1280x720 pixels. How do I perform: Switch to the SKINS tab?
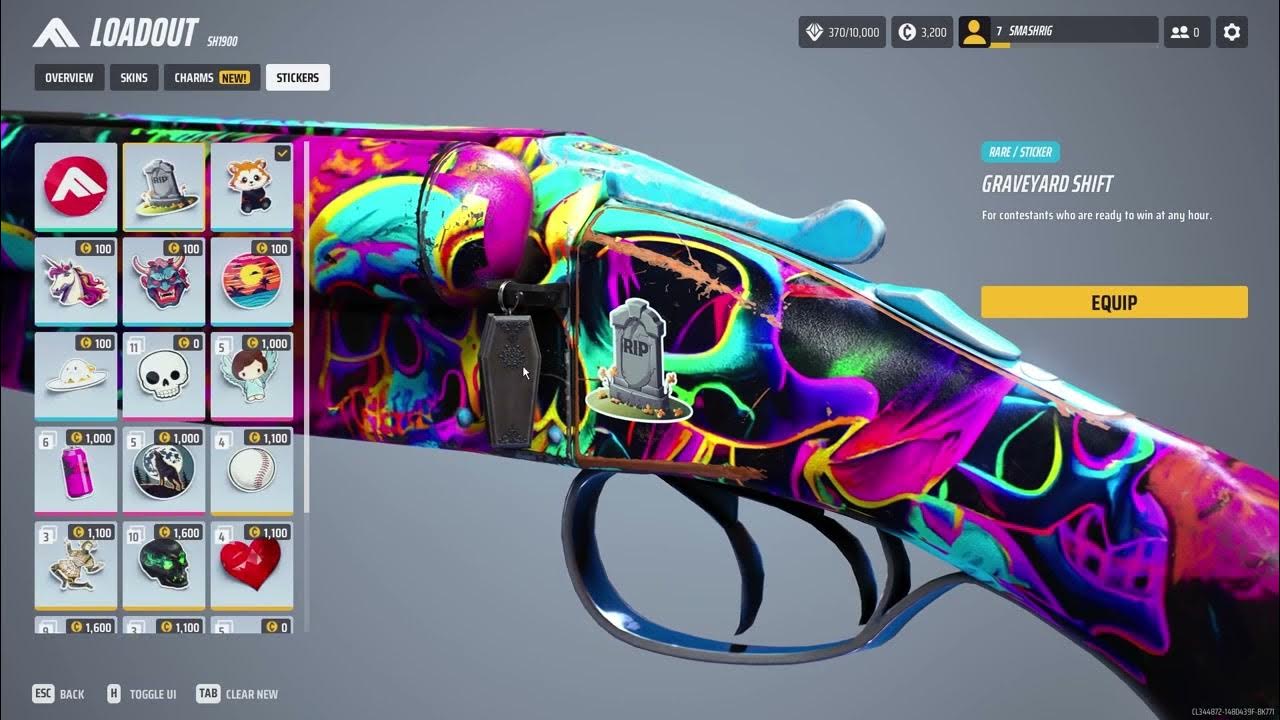[x=134, y=77]
